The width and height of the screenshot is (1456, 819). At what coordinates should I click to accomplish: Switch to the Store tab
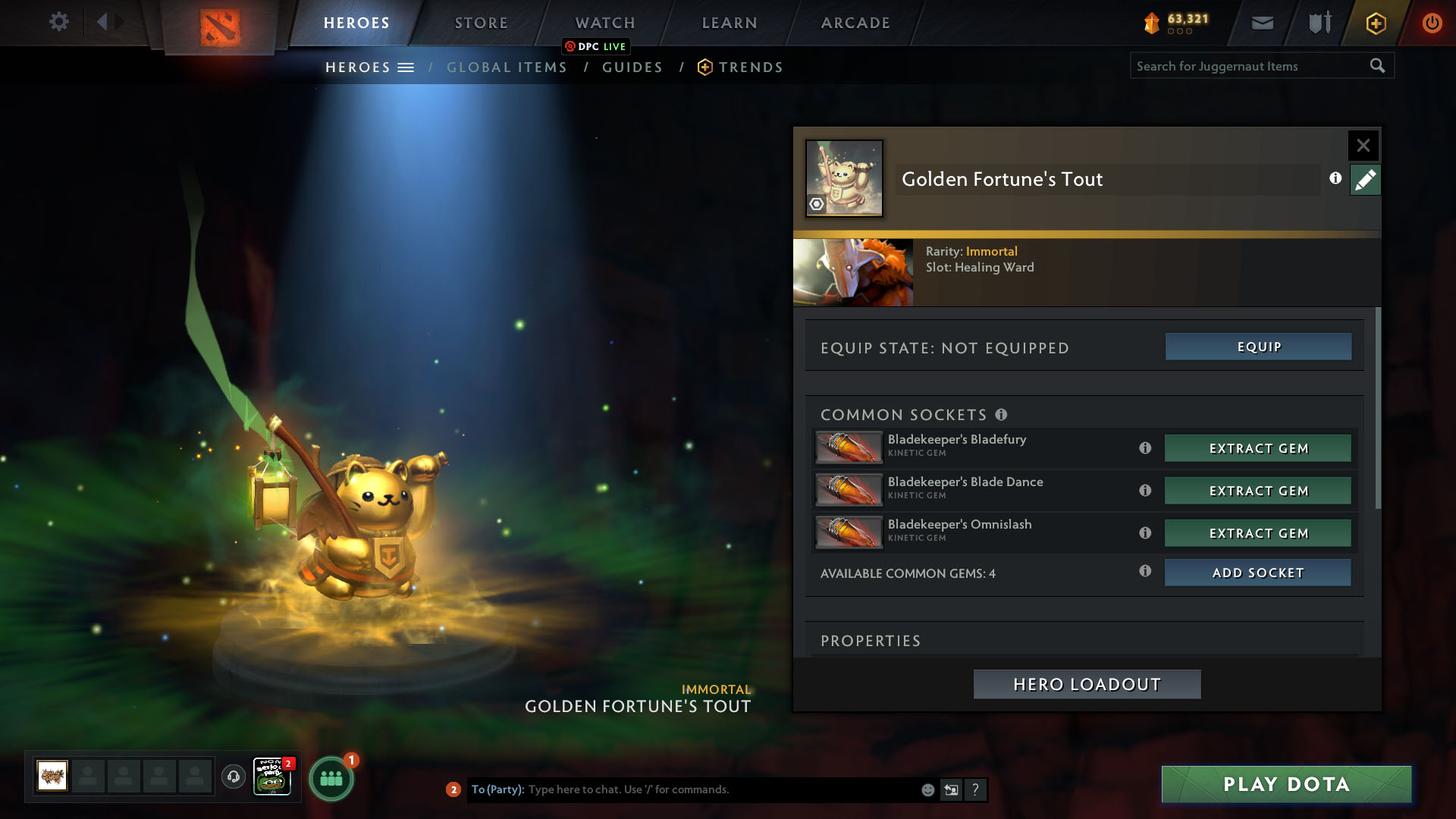tap(481, 23)
